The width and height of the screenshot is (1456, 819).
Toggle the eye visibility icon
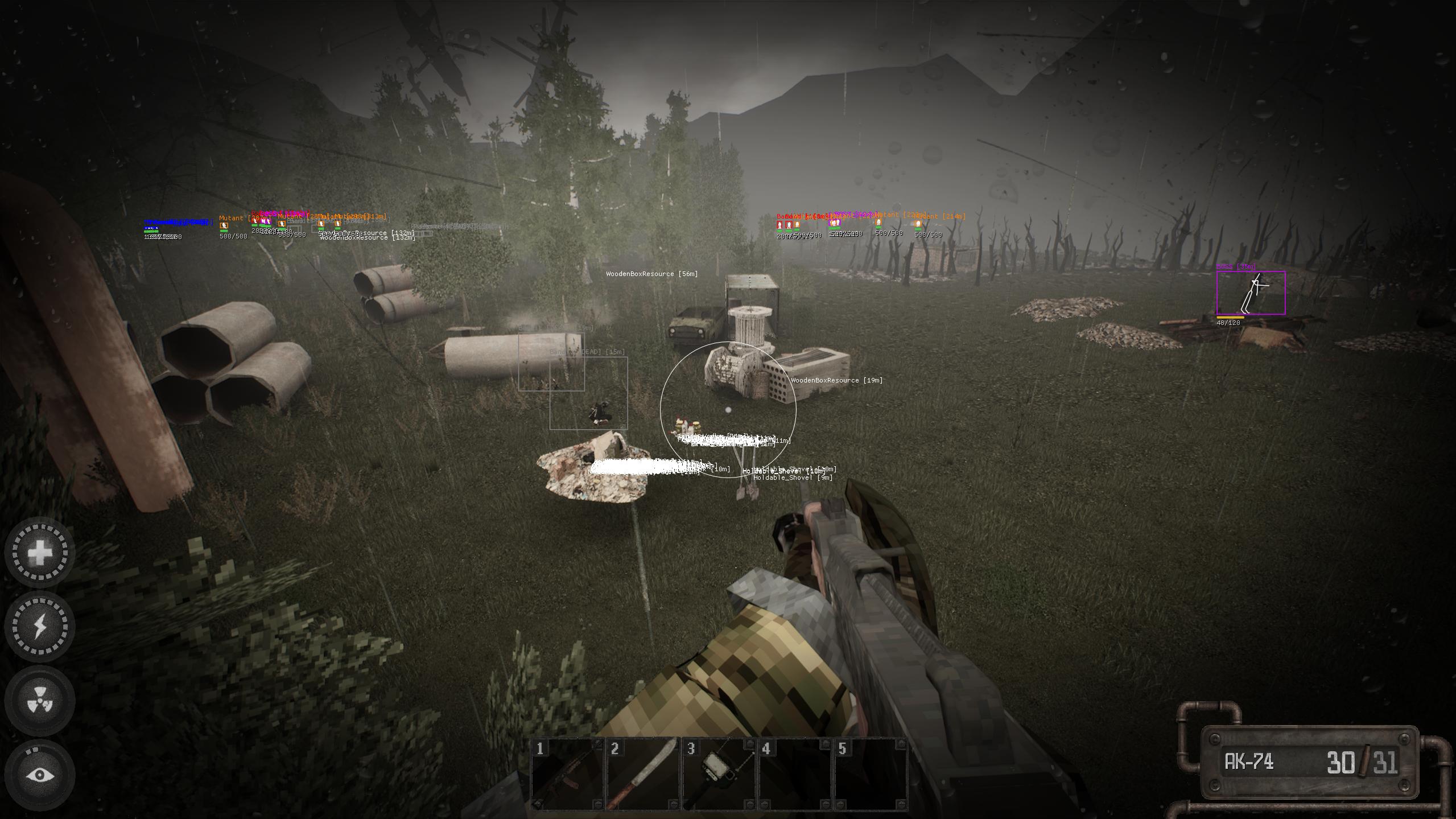(40, 775)
